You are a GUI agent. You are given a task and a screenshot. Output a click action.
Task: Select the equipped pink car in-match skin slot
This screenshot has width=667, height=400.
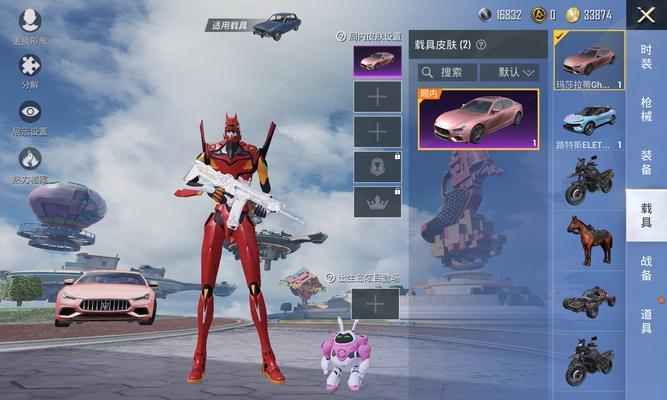point(377,61)
